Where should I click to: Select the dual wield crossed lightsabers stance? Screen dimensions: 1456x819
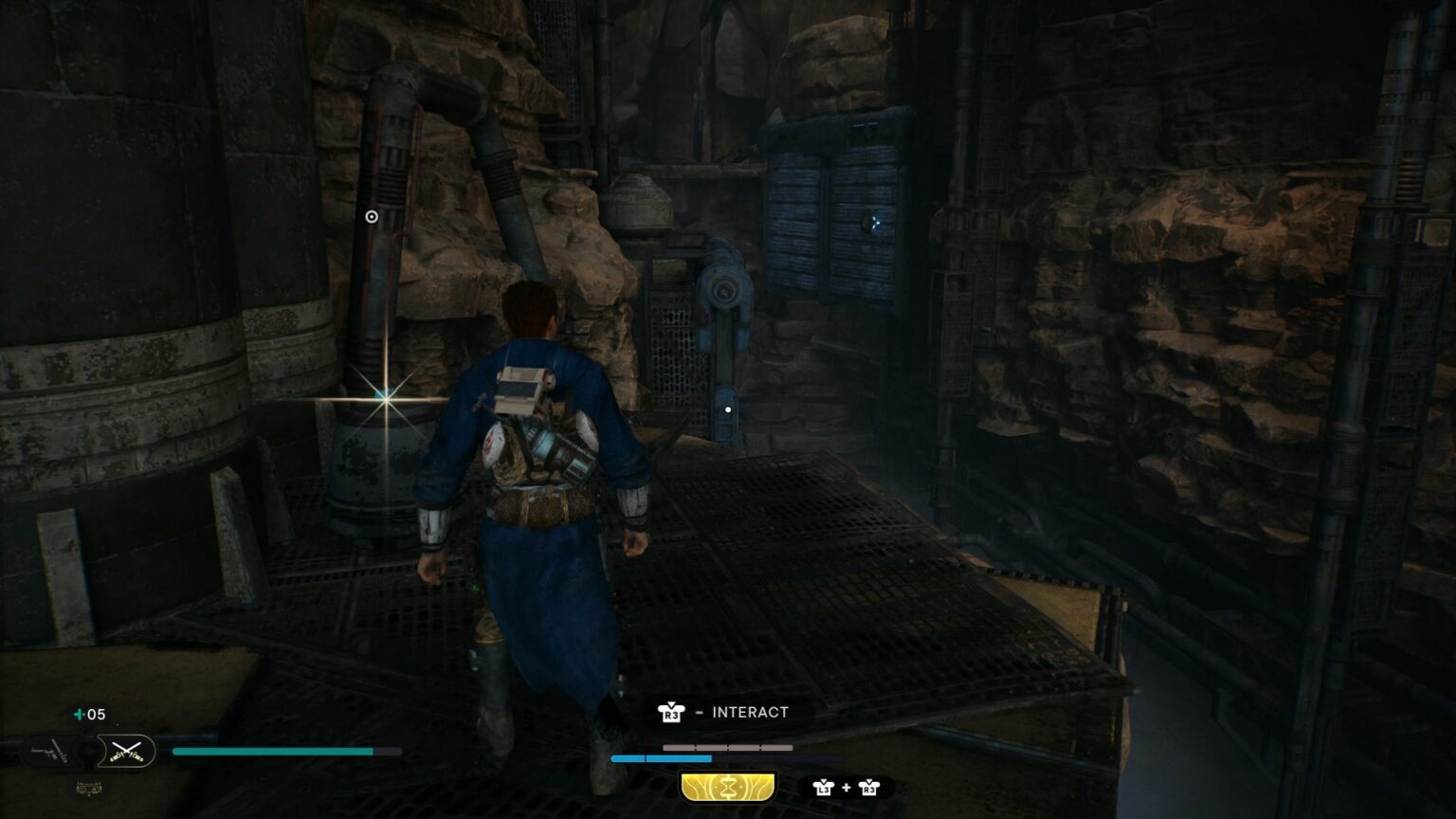[126, 752]
